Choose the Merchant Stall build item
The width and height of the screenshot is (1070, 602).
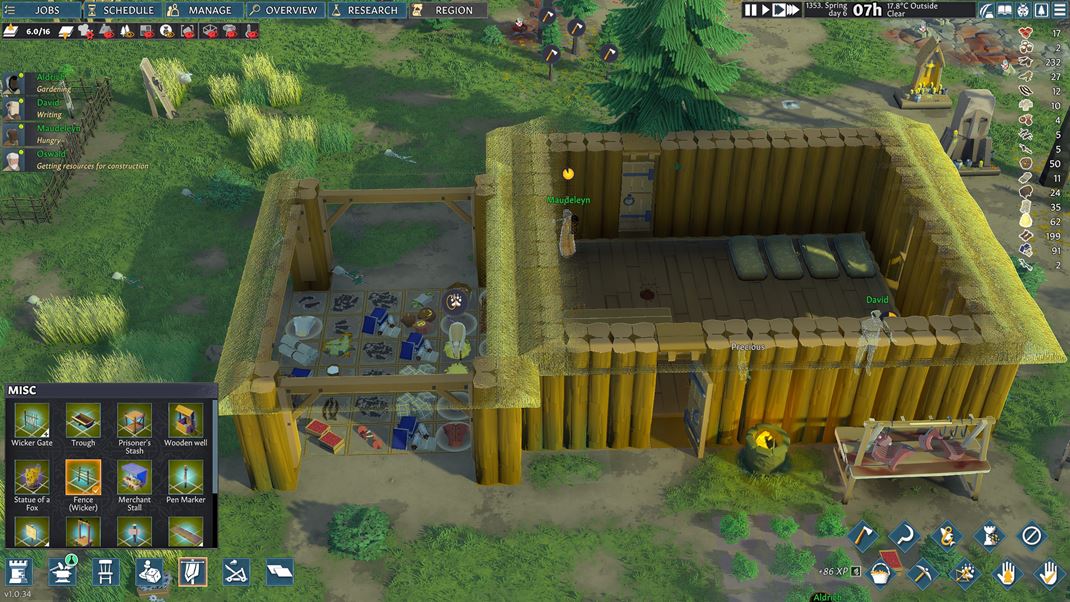click(134, 483)
